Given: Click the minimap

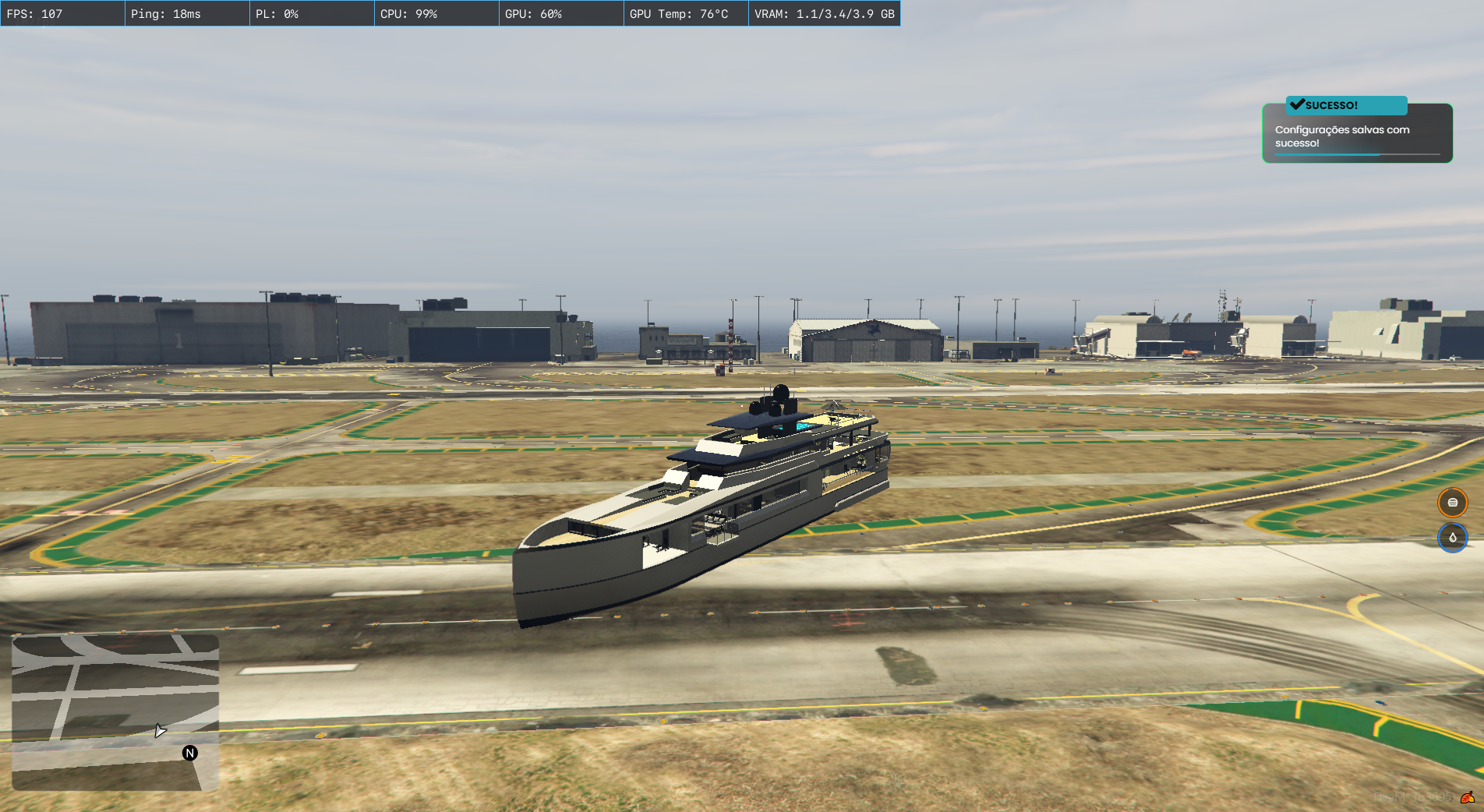Looking at the screenshot, I should point(115,711).
